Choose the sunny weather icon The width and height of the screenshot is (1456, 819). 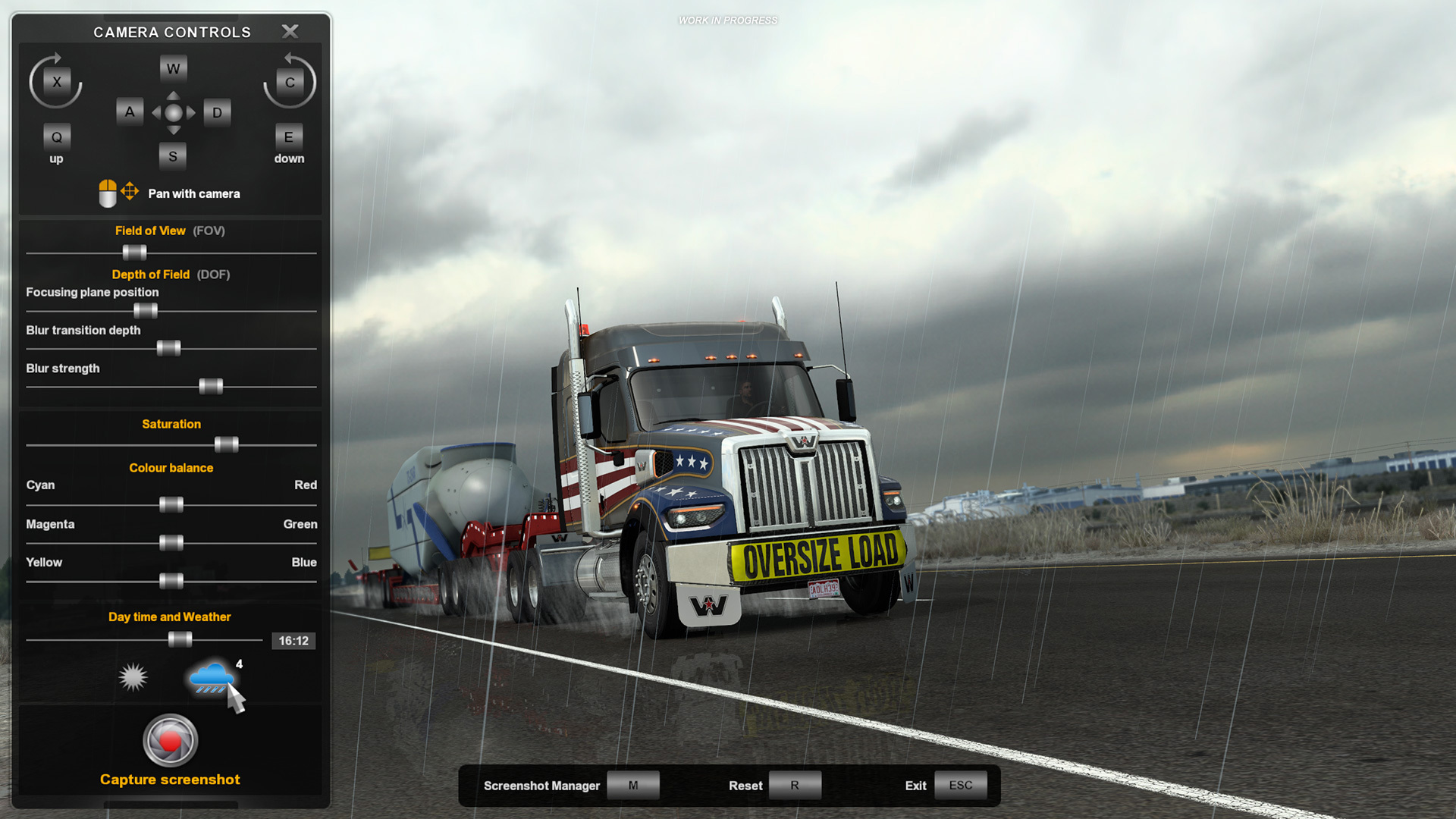point(133,676)
